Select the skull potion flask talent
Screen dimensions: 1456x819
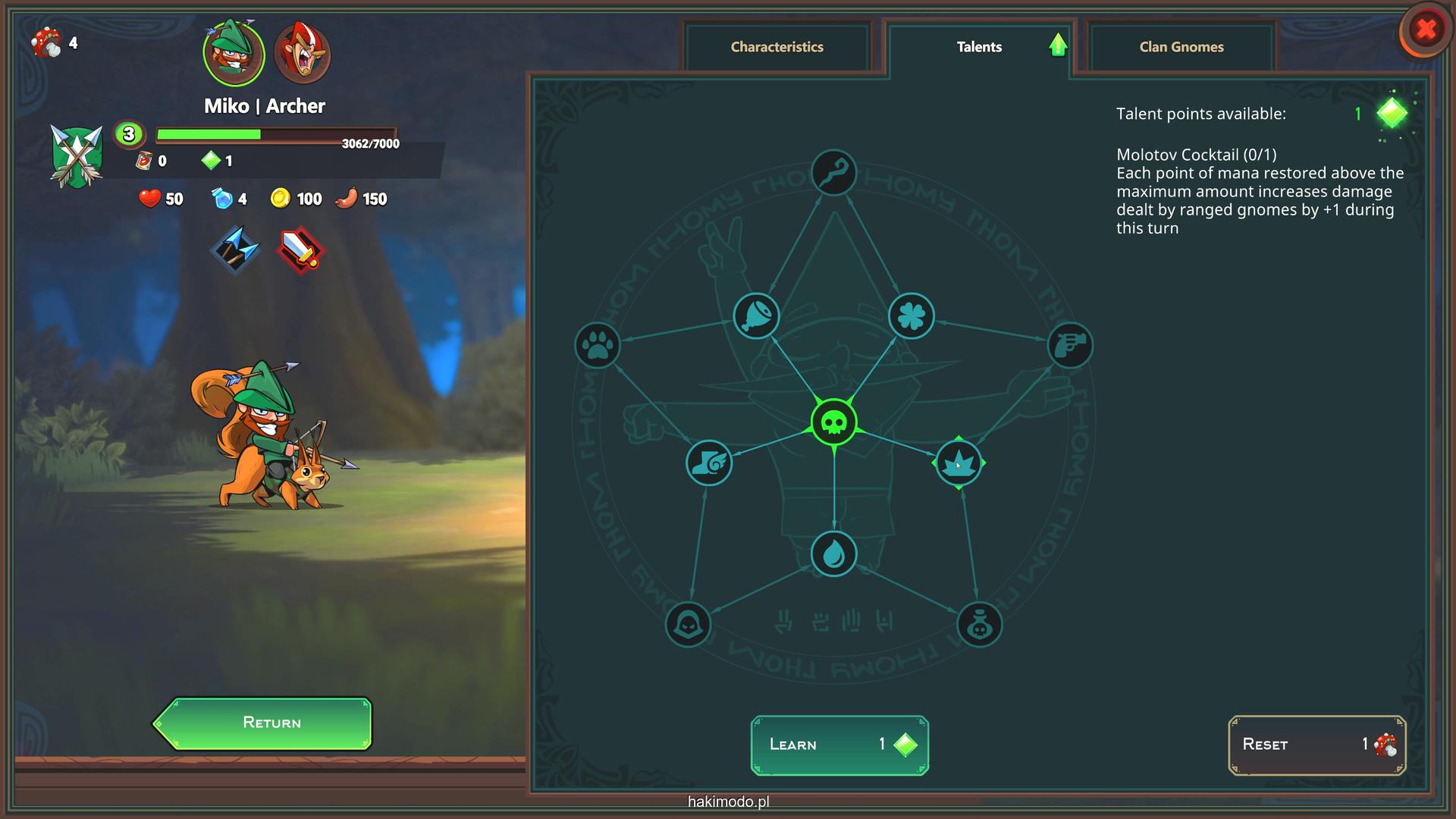[979, 625]
